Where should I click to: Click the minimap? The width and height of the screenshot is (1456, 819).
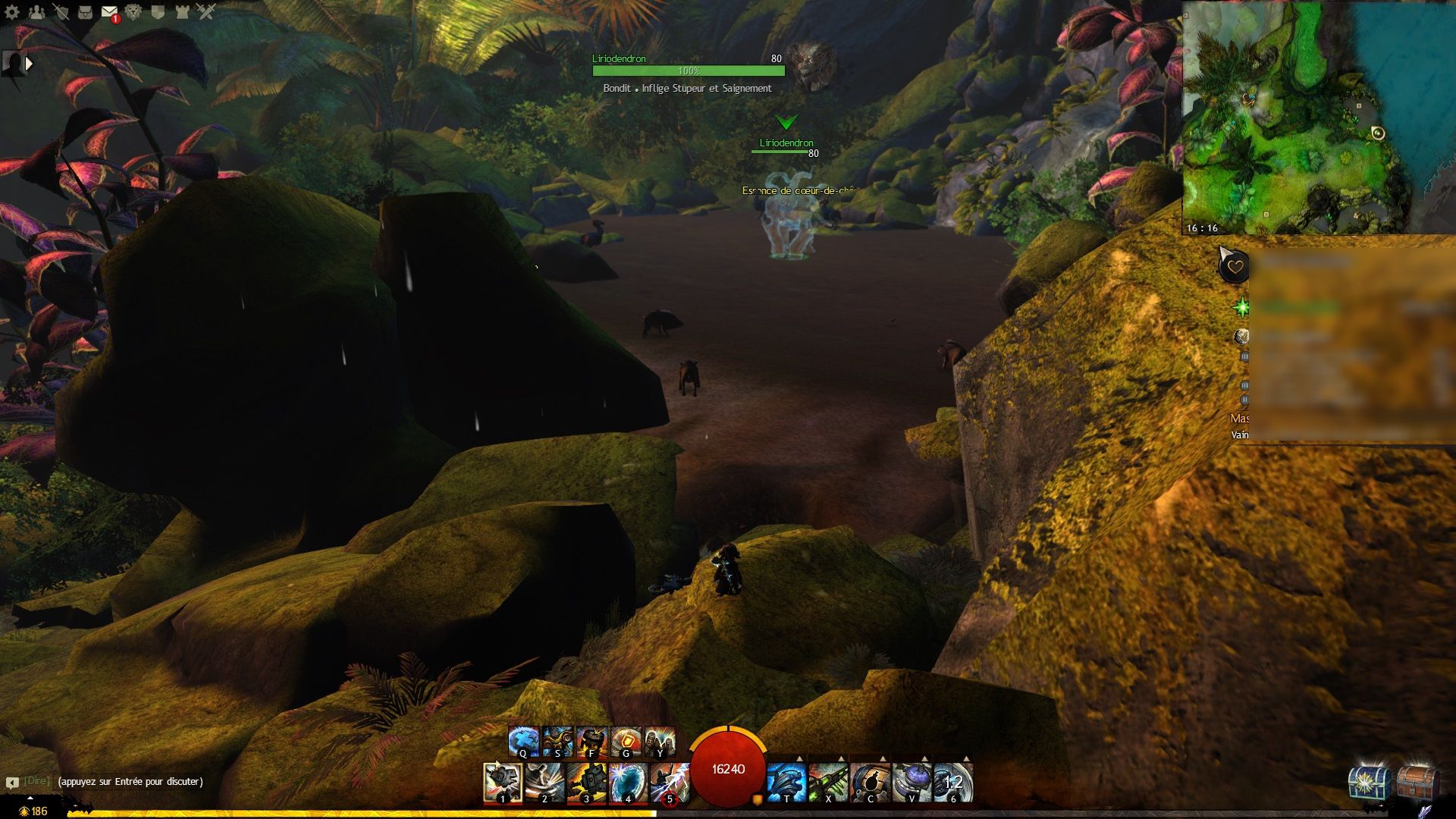1297,118
